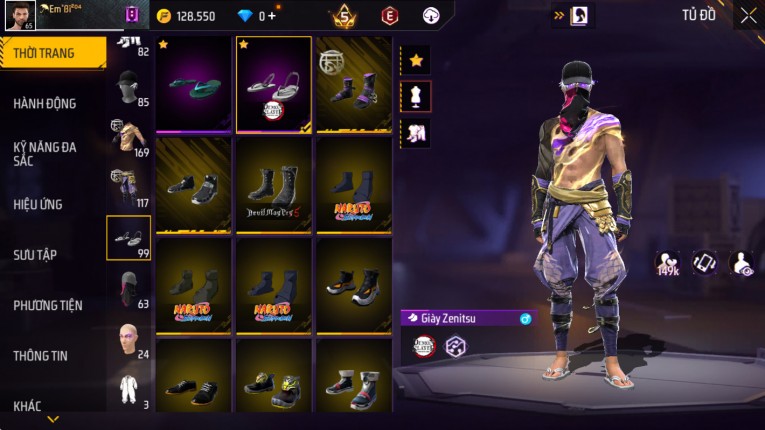Screen dimensions: 765x430
Task: Open the Phương Tiện section
Action: click(x=48, y=305)
